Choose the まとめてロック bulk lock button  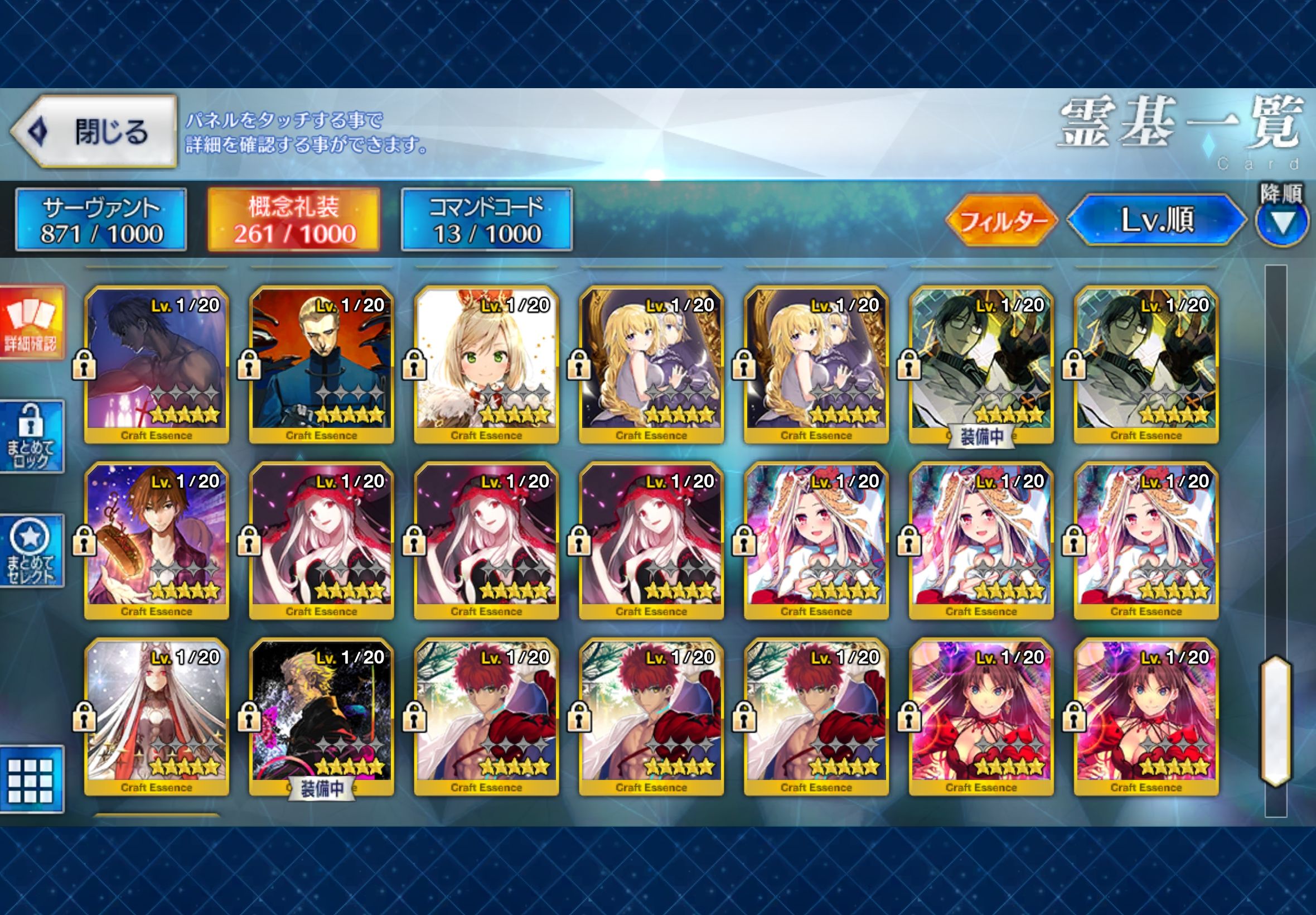[32, 436]
